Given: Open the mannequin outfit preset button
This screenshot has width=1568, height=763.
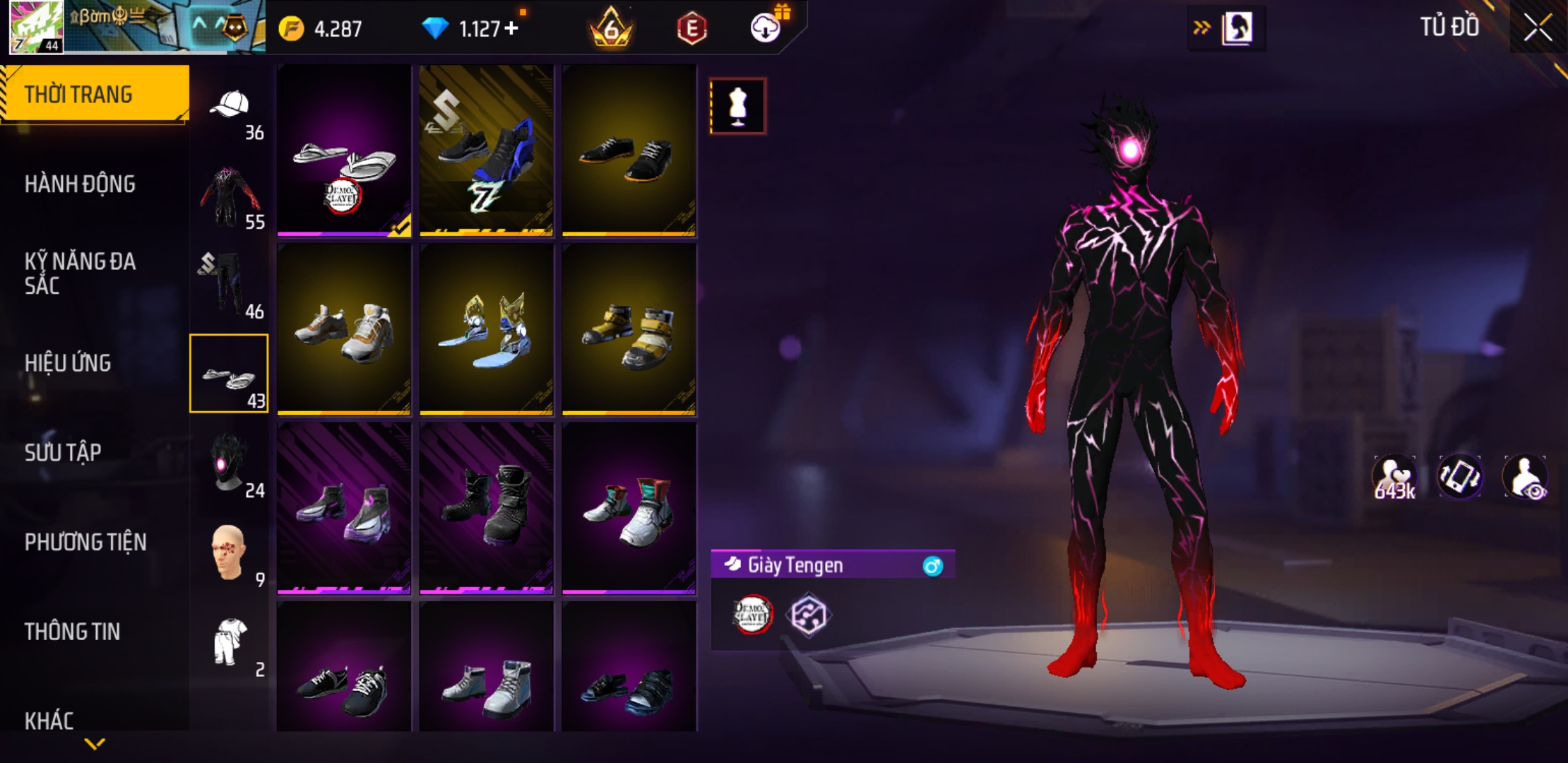Looking at the screenshot, I should tap(737, 107).
